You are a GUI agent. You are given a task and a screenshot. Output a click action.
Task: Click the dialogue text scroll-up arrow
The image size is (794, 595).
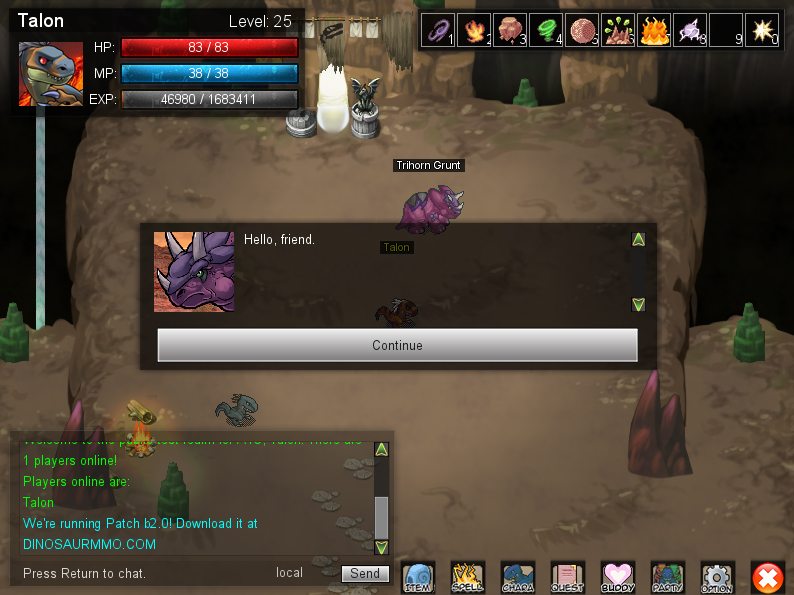[638, 239]
